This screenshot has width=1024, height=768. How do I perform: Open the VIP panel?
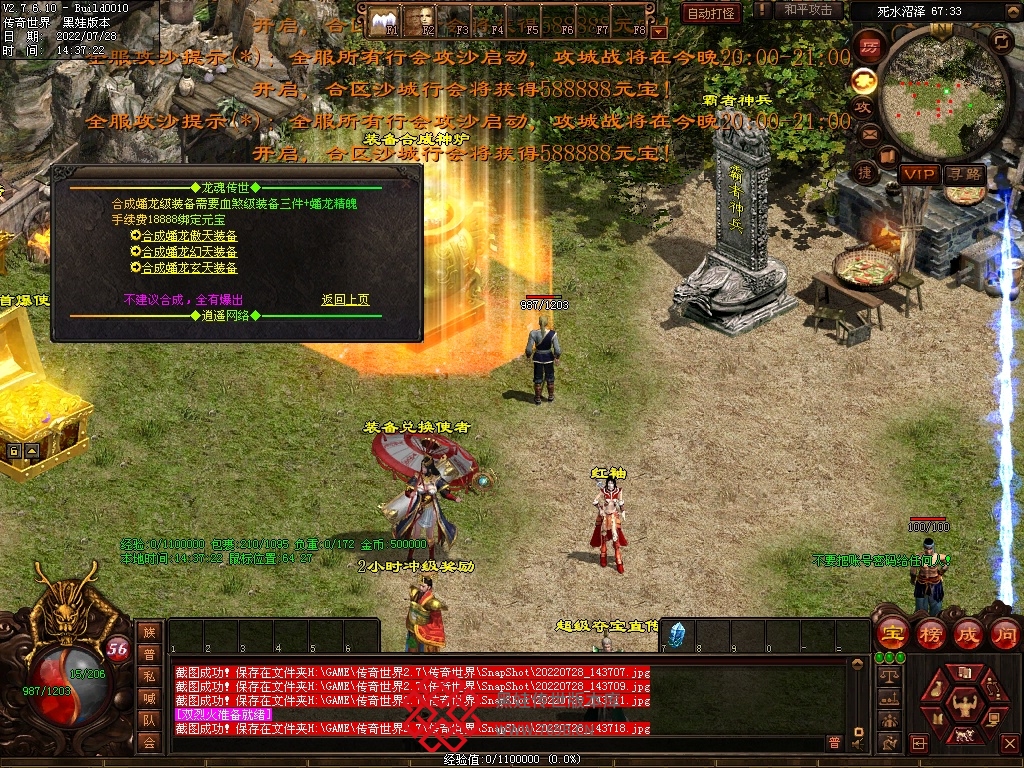coord(918,174)
